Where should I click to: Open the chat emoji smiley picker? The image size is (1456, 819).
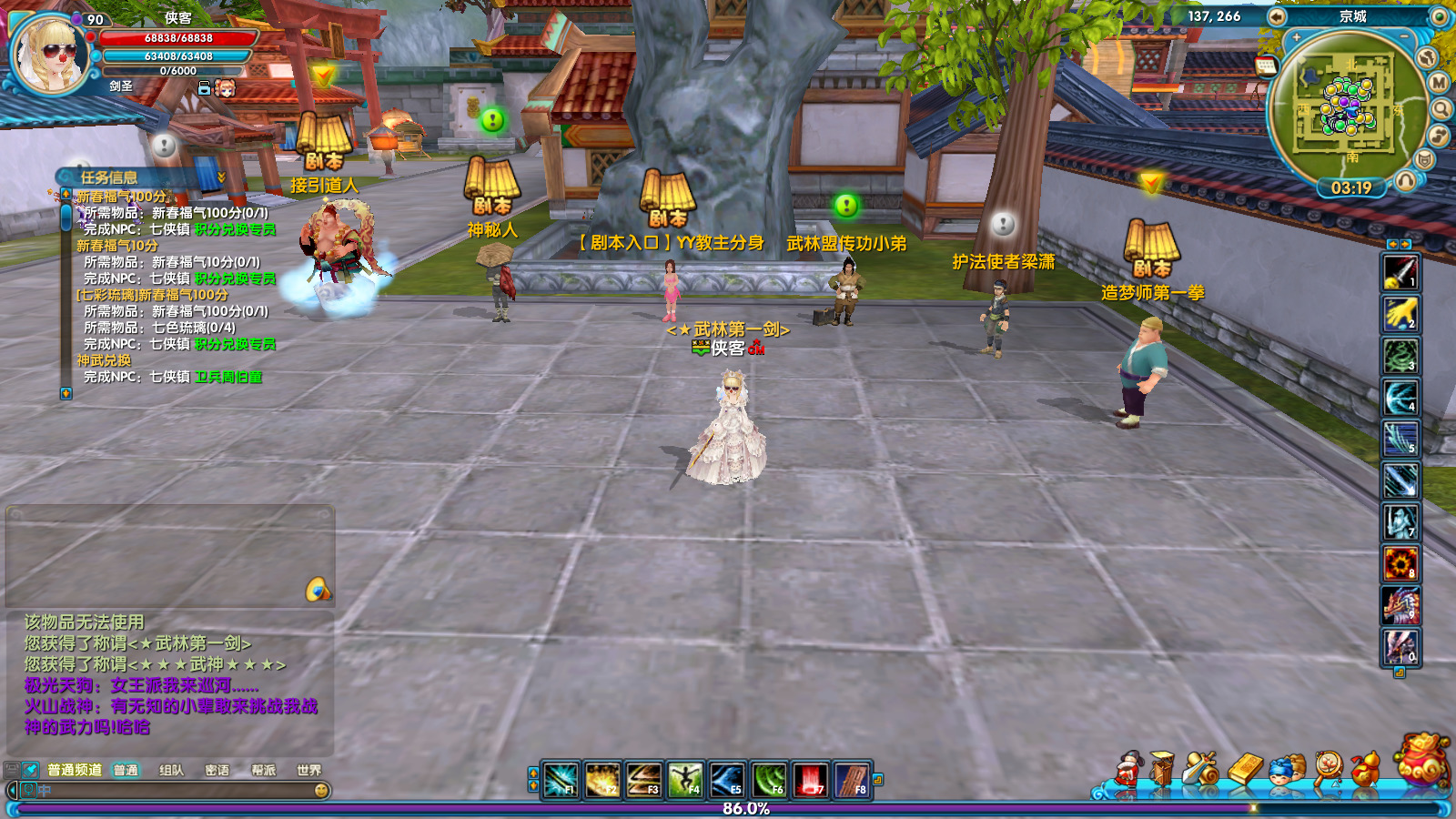[321, 791]
